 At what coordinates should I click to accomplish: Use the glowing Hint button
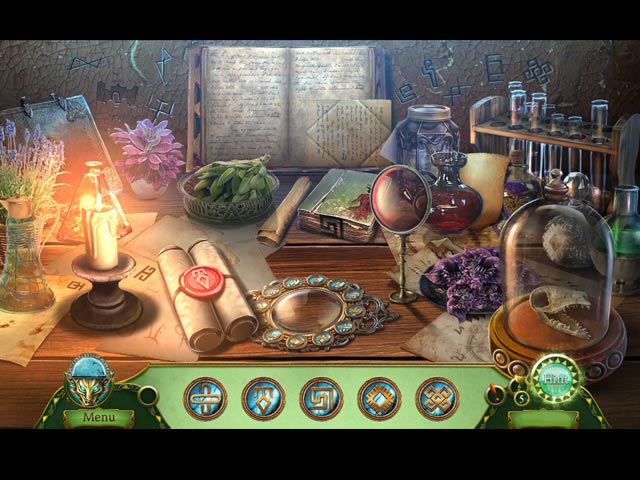[x=551, y=380]
